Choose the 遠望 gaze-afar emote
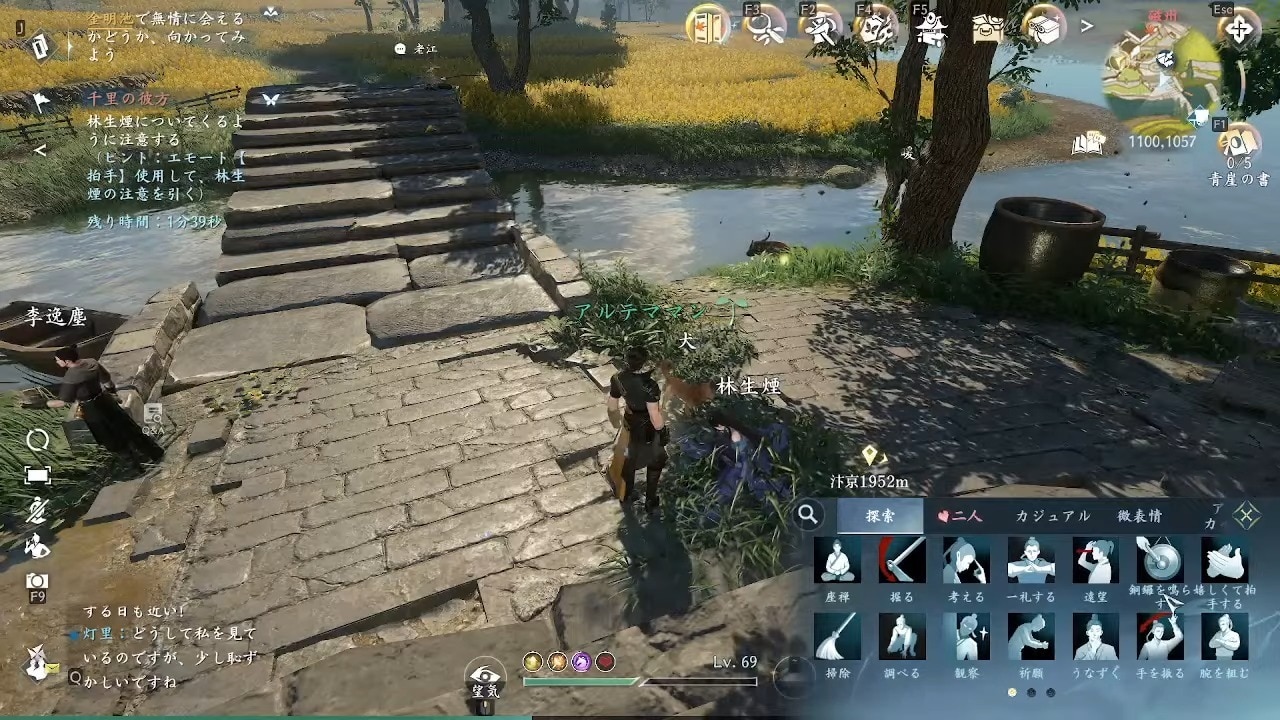Screen dimensions: 1280x720 (x=1094, y=561)
